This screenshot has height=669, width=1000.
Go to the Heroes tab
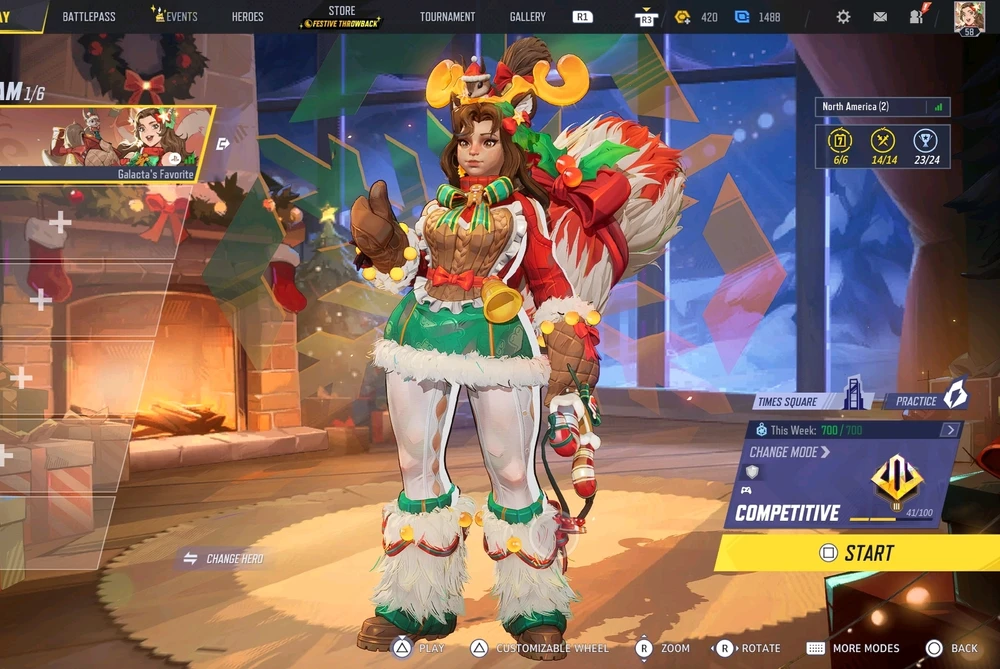(247, 17)
